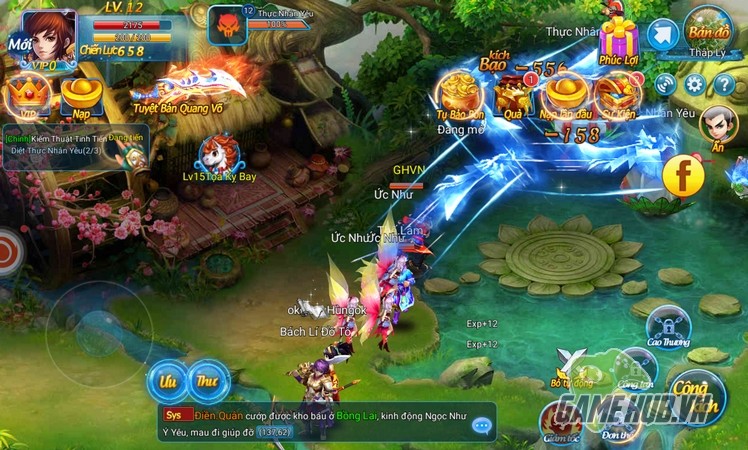
Task: Open the Phúc Lợi gift box
Action: [619, 40]
